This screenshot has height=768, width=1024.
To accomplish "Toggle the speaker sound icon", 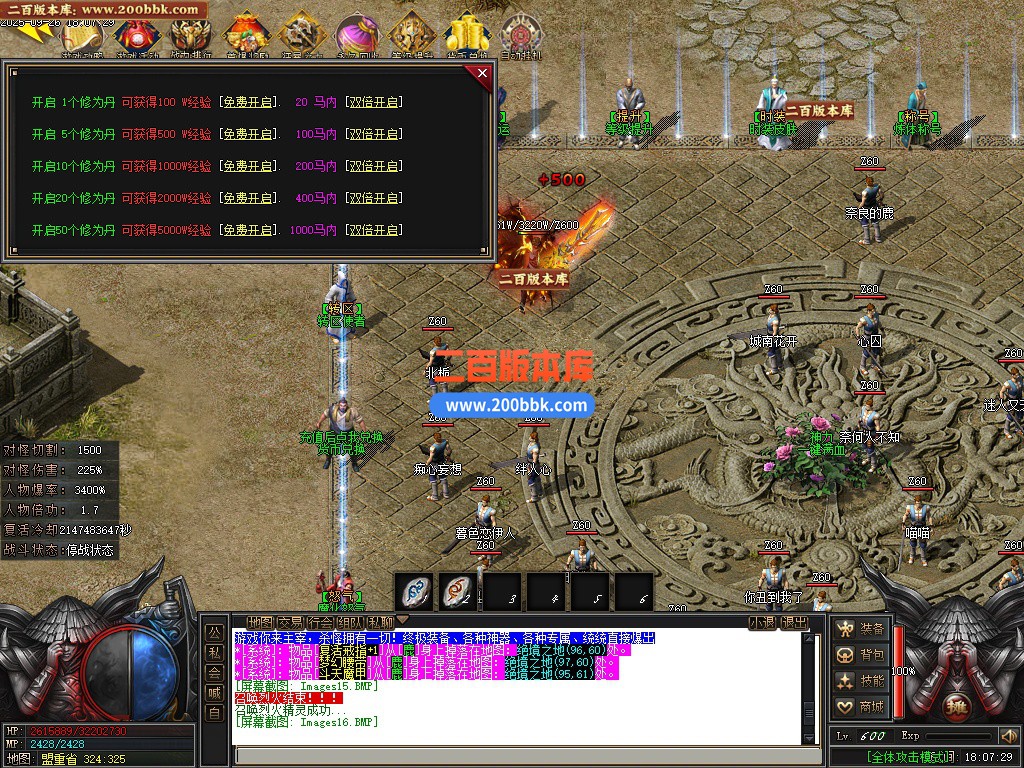I will (1008, 737).
